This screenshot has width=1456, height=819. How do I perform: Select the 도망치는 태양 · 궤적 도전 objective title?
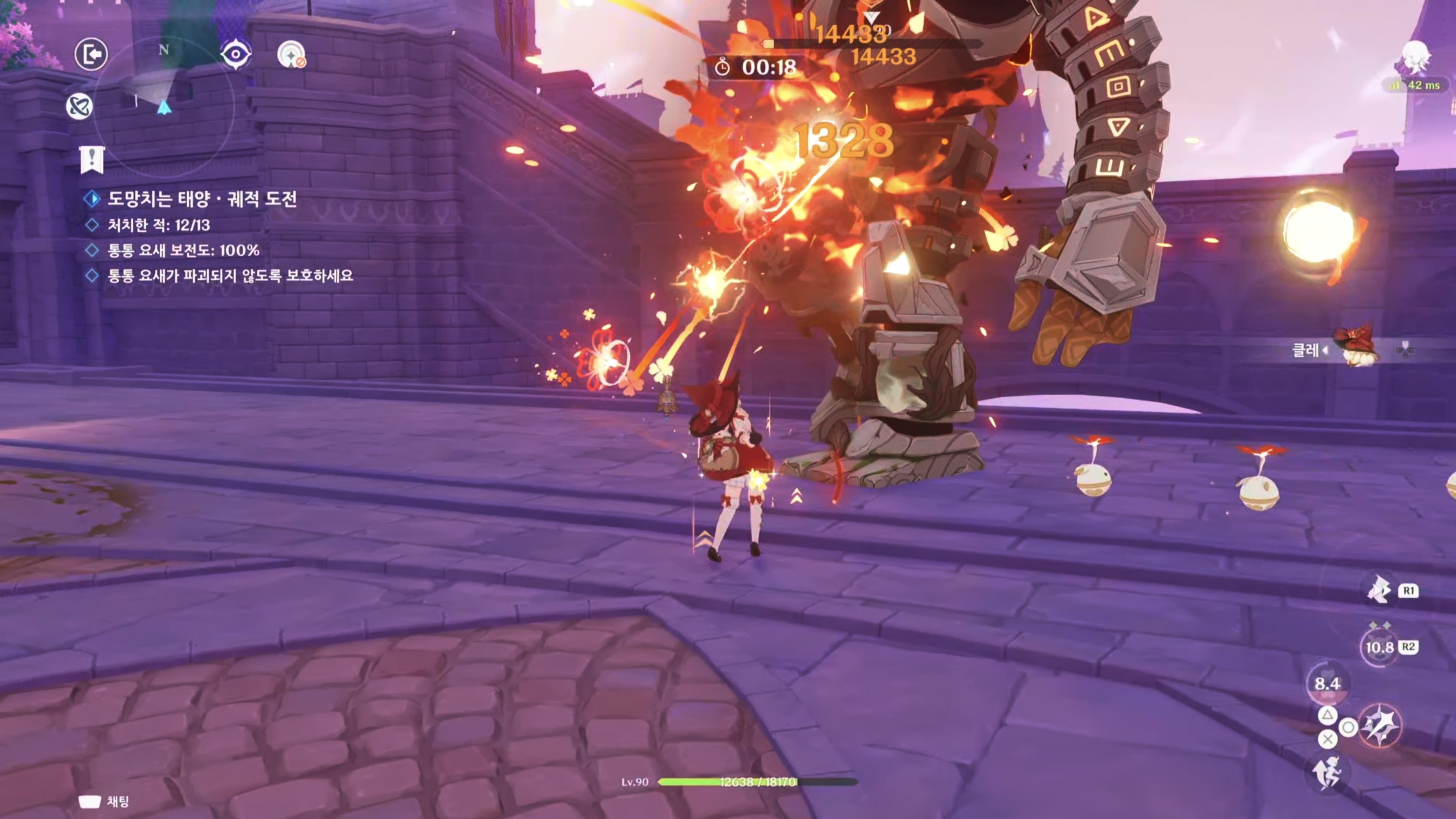click(x=202, y=199)
